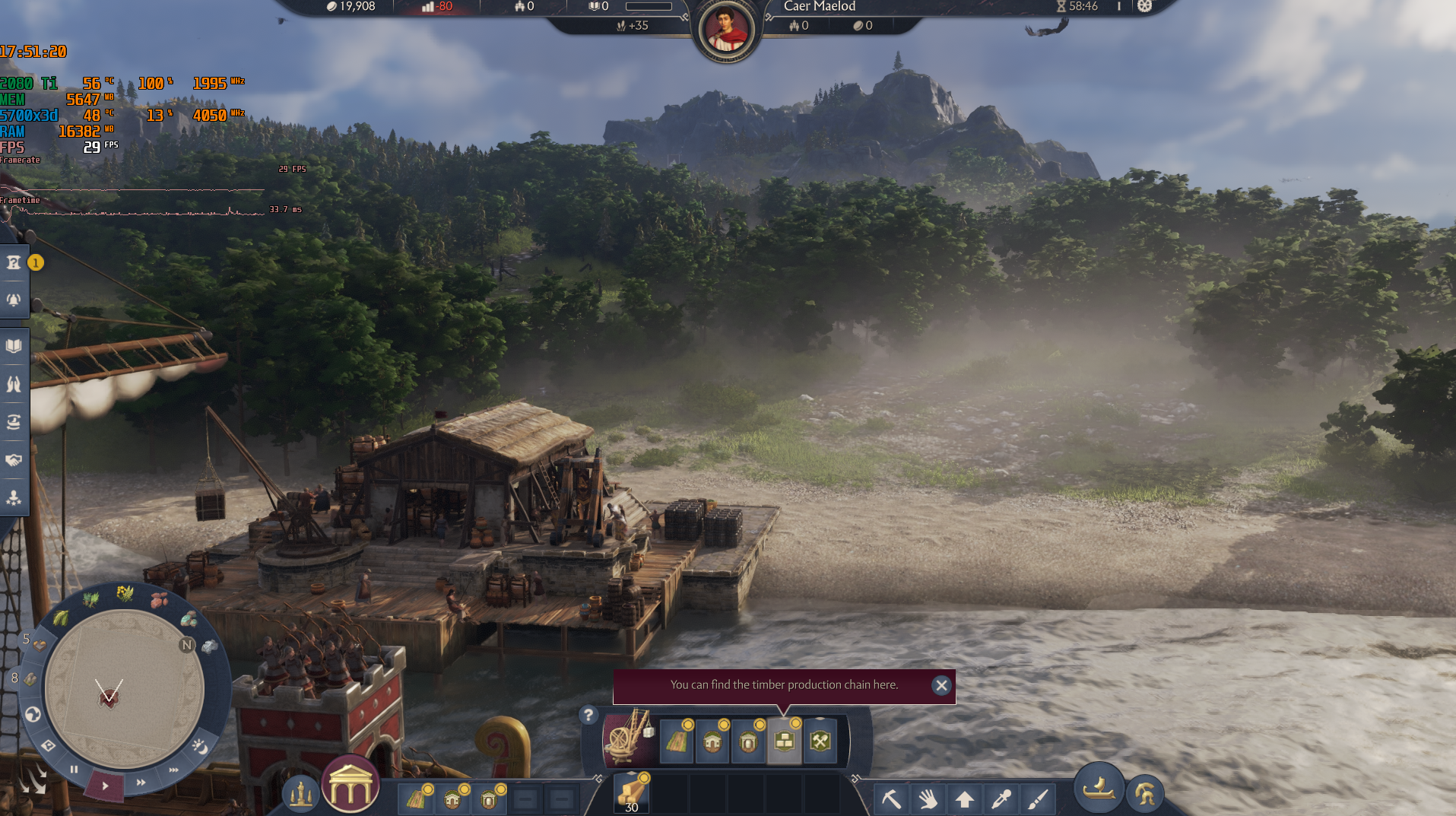
Task: Open the open-book menu icon
Action: [x=14, y=346]
